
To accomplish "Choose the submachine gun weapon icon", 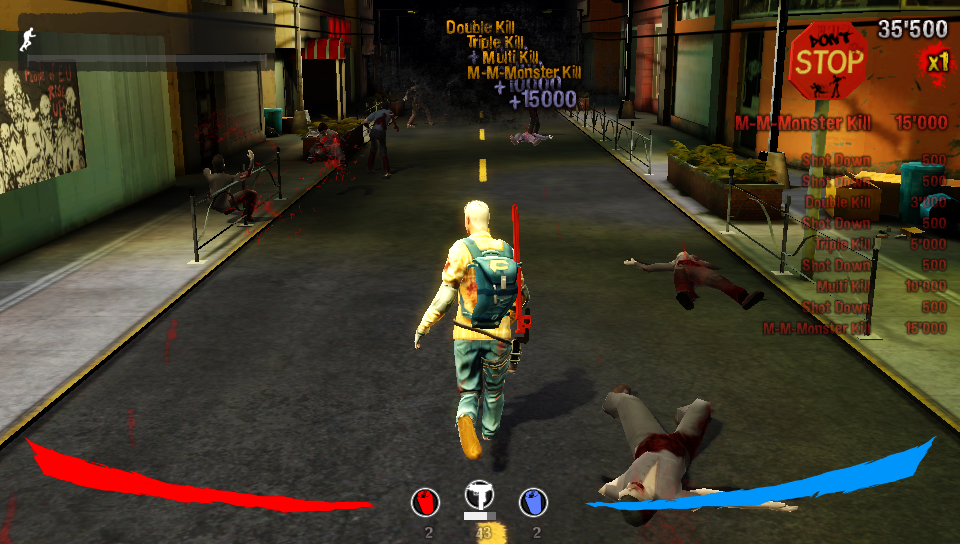I will pyautogui.click(x=481, y=496).
